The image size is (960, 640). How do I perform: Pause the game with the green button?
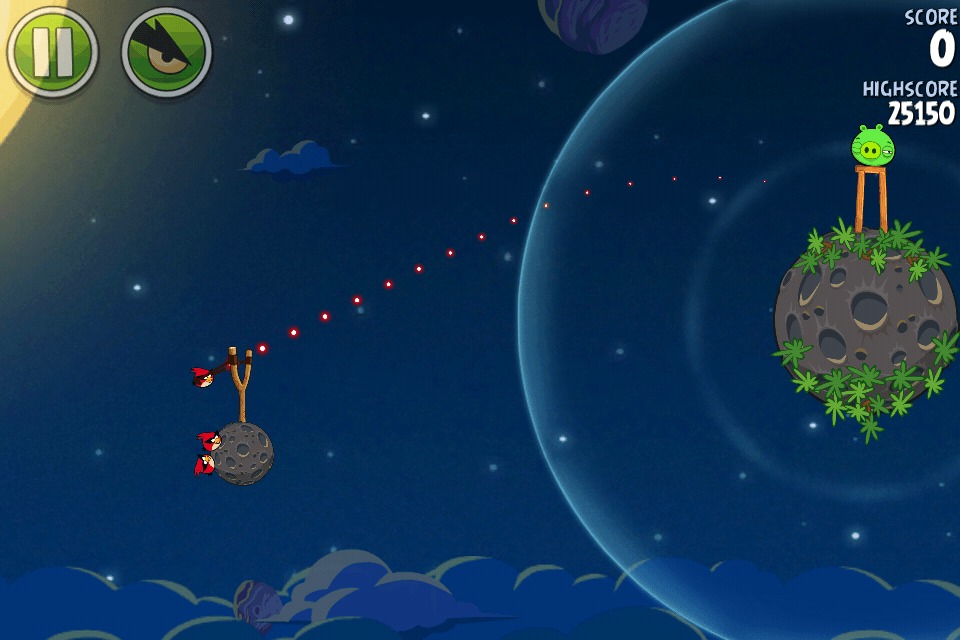[x=52, y=52]
